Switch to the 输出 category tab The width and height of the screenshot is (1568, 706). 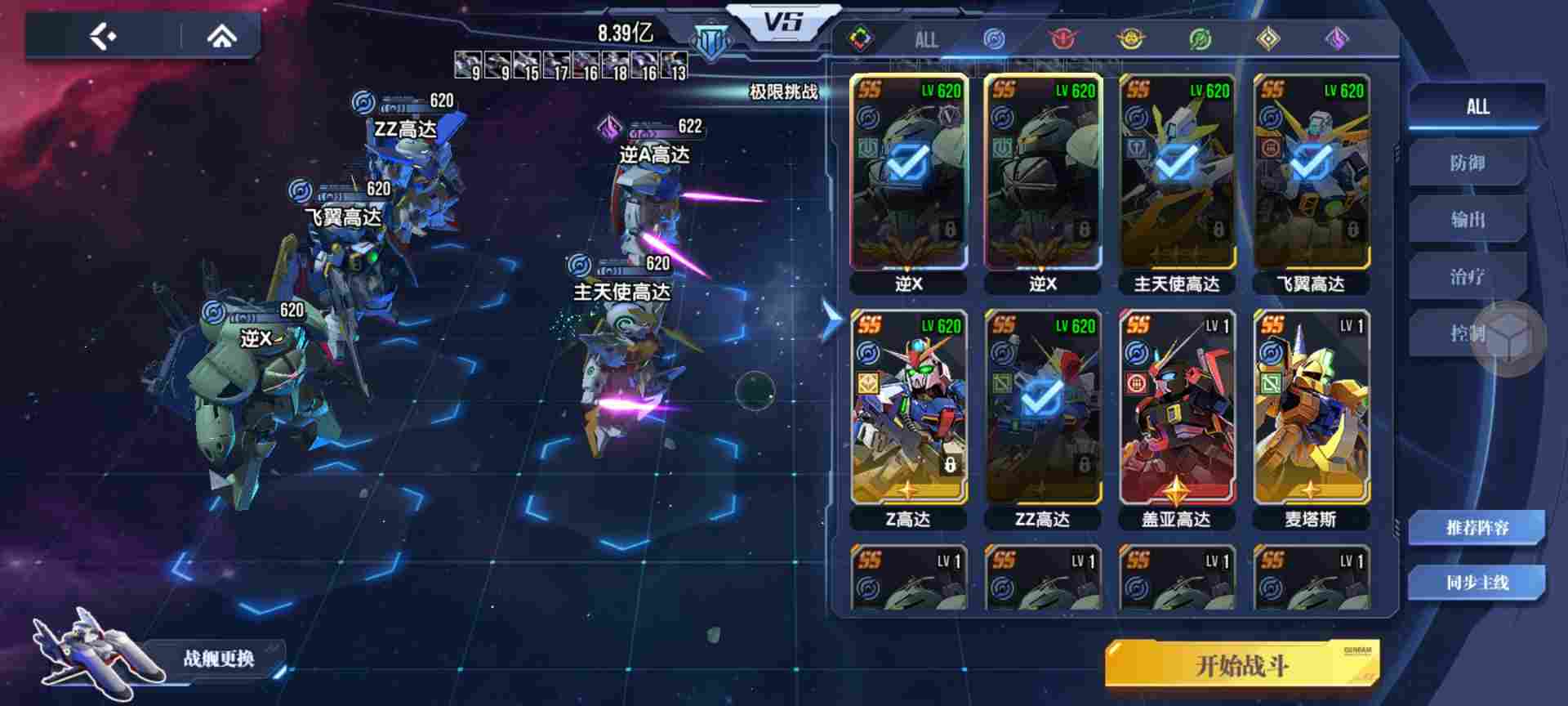tap(1472, 221)
